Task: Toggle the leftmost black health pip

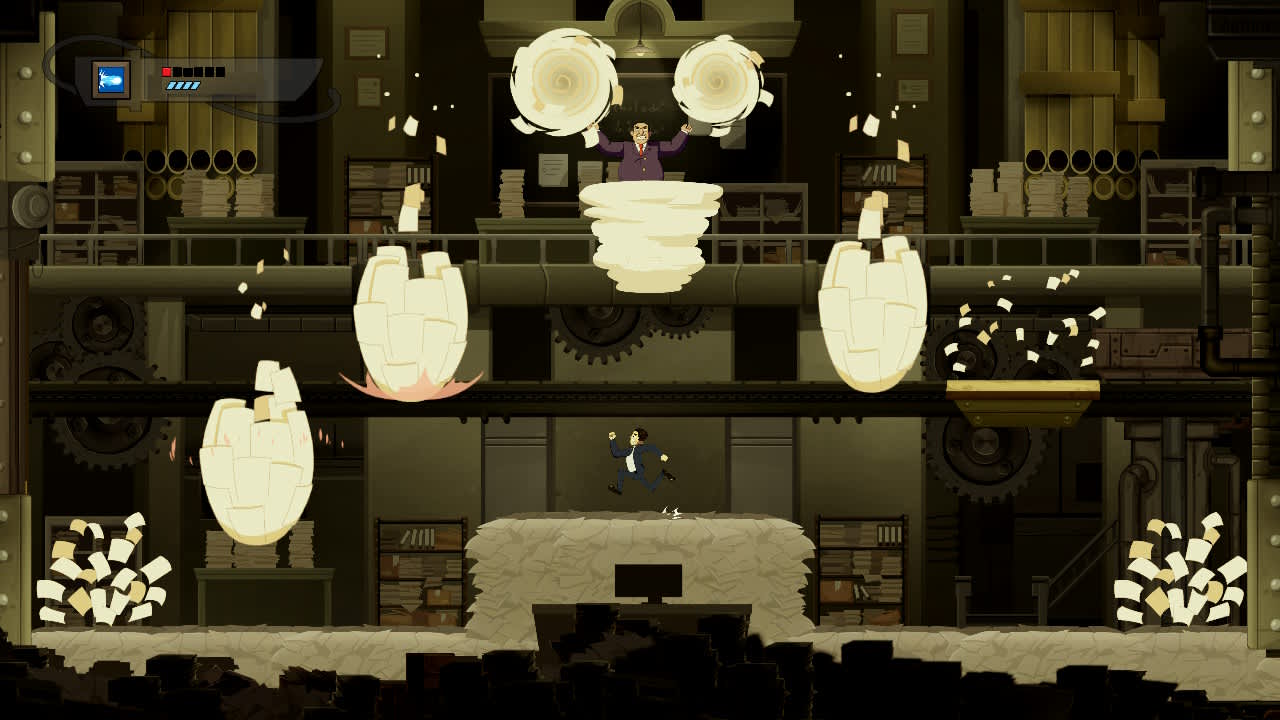Action: pos(177,72)
